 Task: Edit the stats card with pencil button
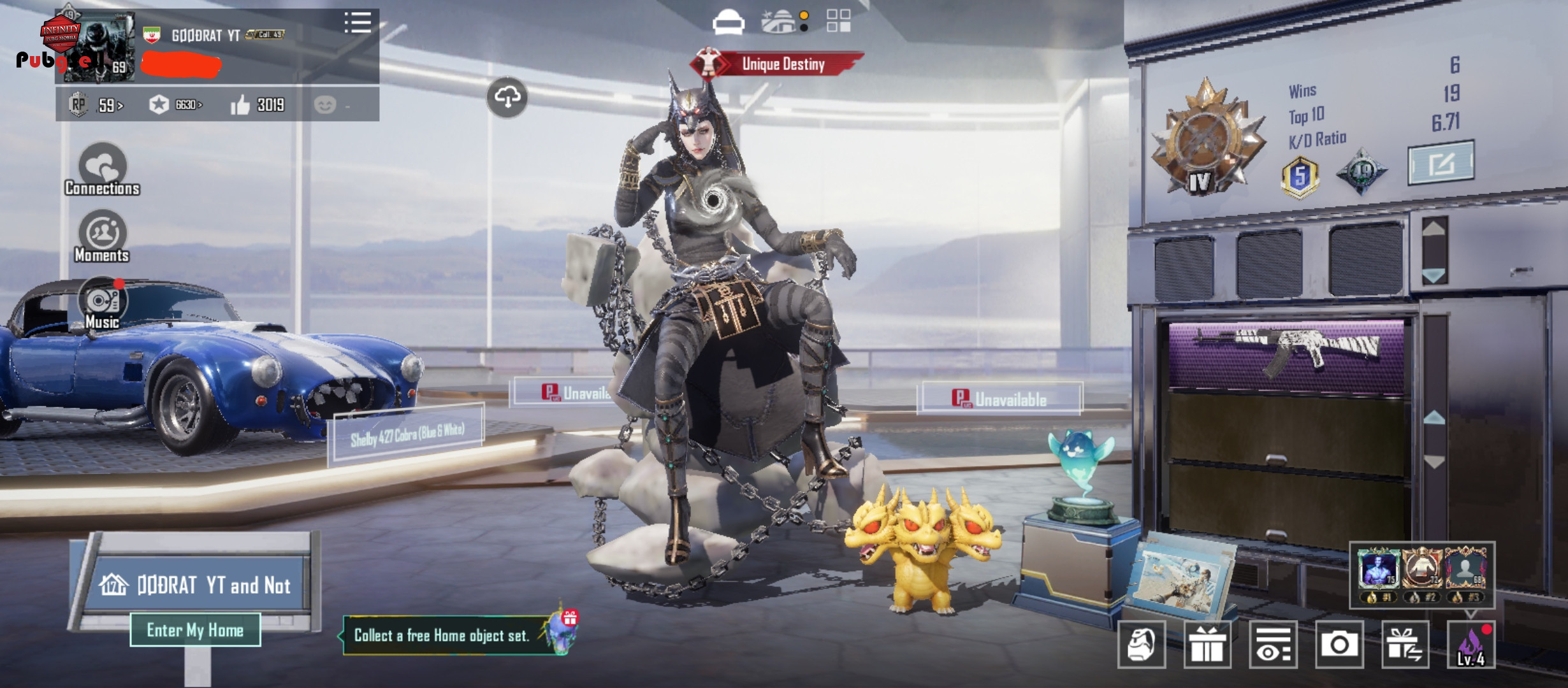[x=1441, y=164]
